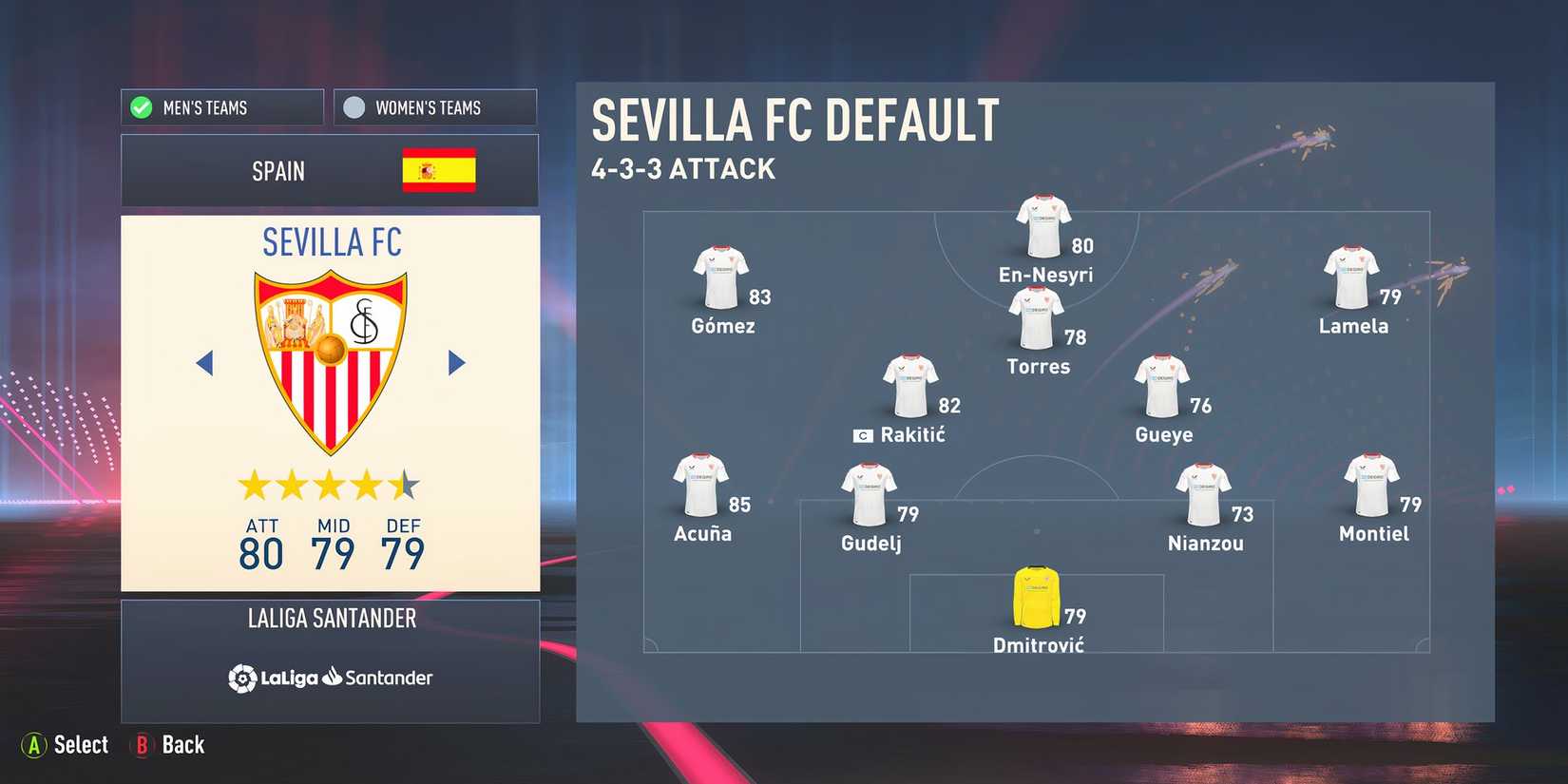The width and height of the screenshot is (1568, 784).
Task: Select Acuña at left back
Action: tap(700, 485)
